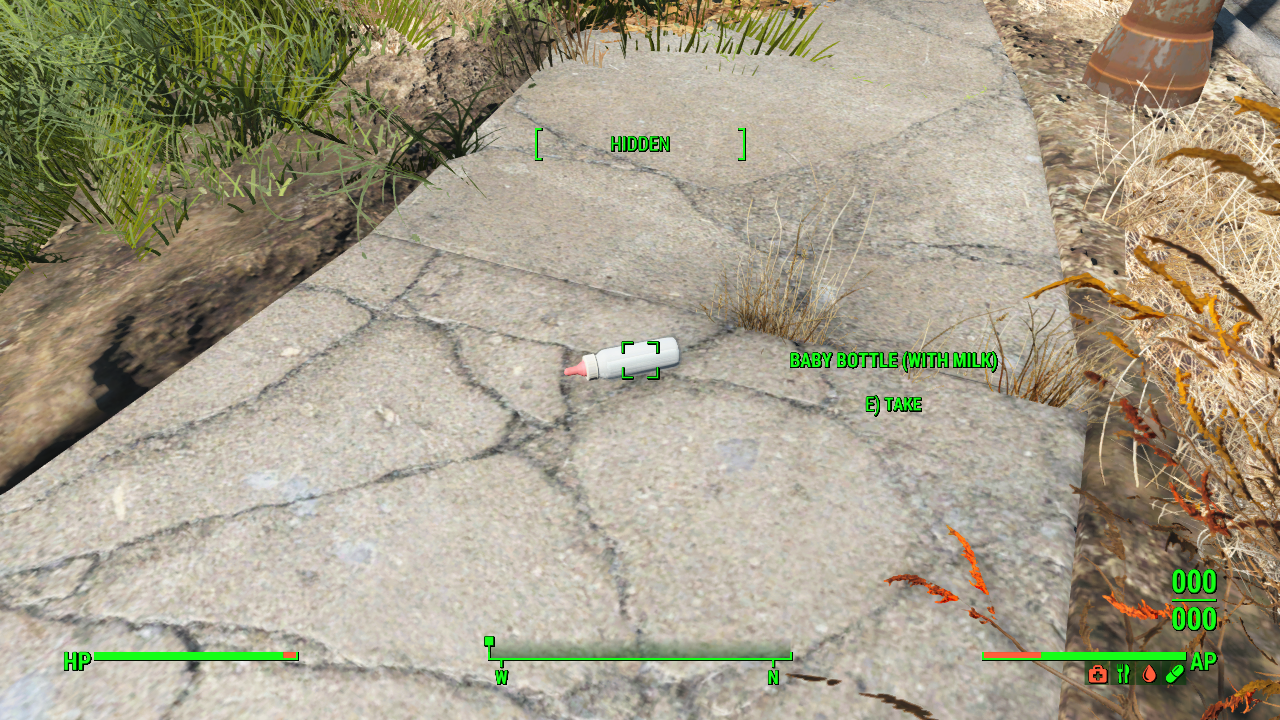Image resolution: width=1280 pixels, height=720 pixels.
Task: Click the N marker on the compass
Action: [774, 677]
